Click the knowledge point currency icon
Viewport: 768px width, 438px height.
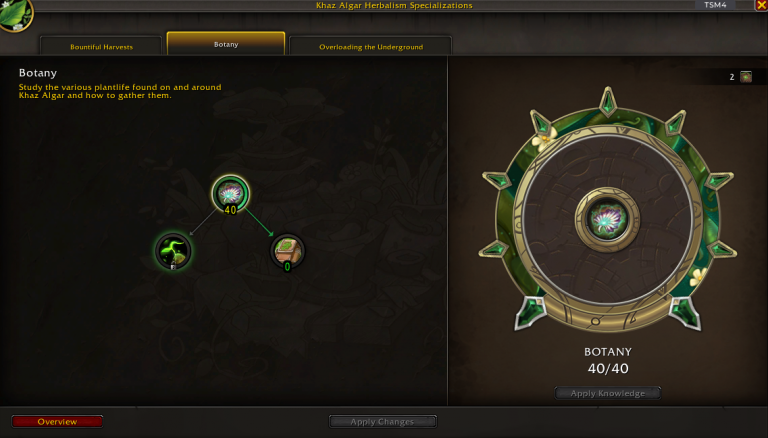(745, 76)
